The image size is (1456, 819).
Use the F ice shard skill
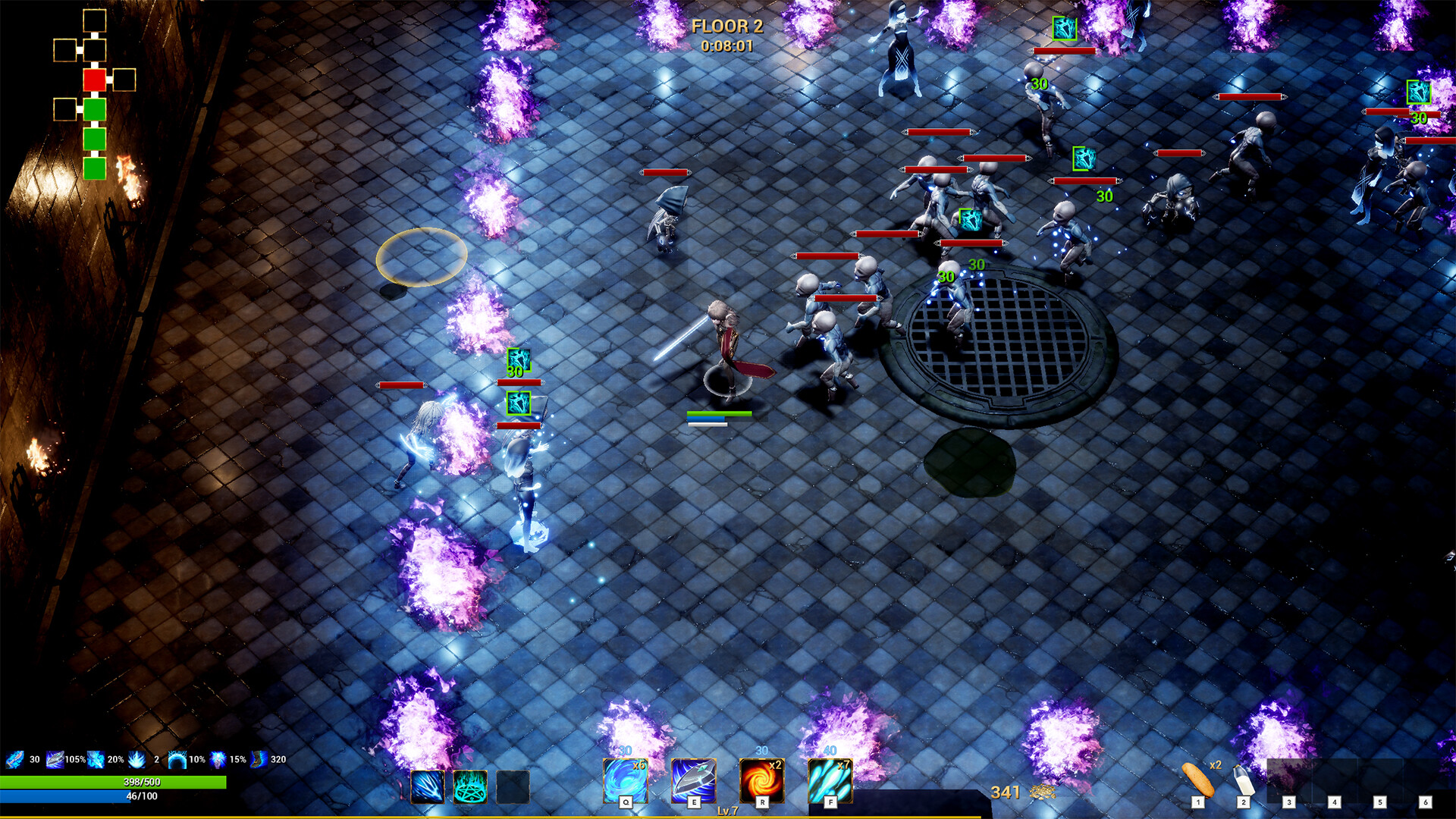click(830, 781)
